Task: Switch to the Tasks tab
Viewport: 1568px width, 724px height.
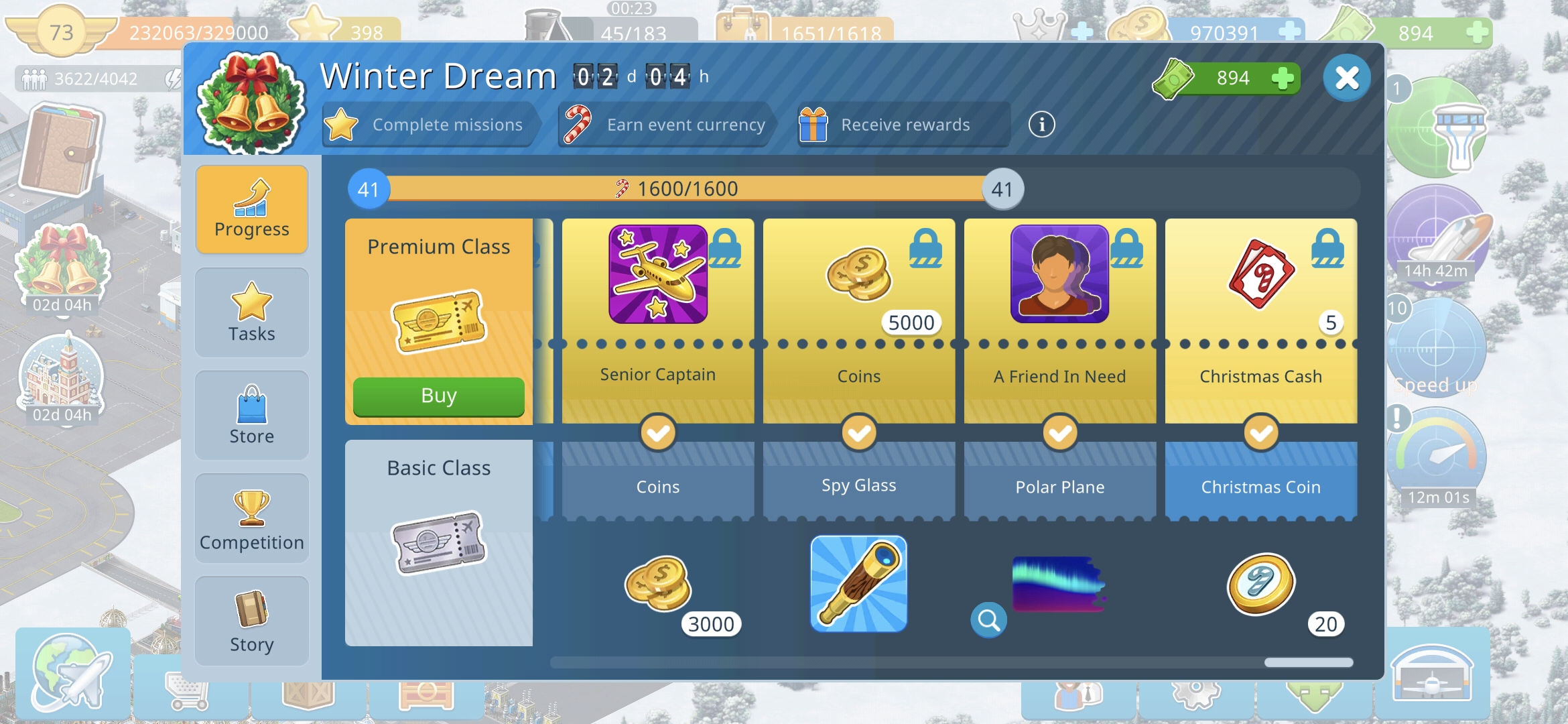Action: click(251, 313)
